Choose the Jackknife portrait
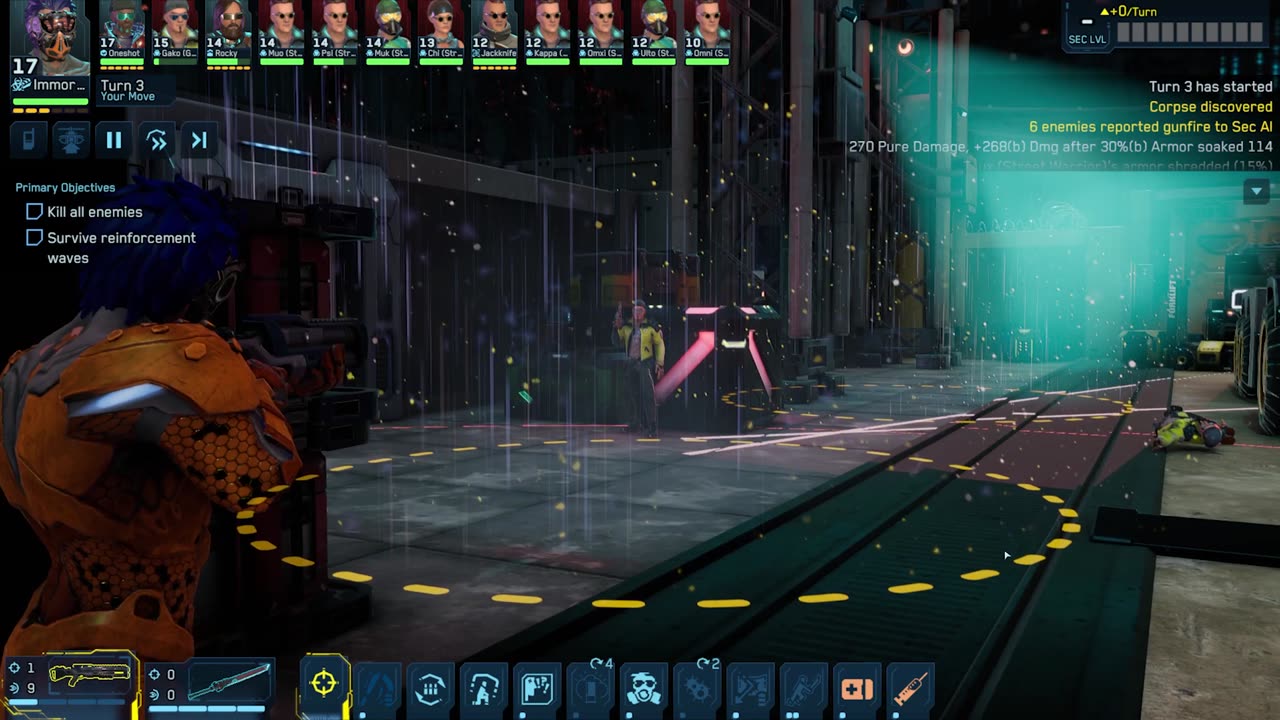Screen dimensions: 1280x720 point(494,30)
